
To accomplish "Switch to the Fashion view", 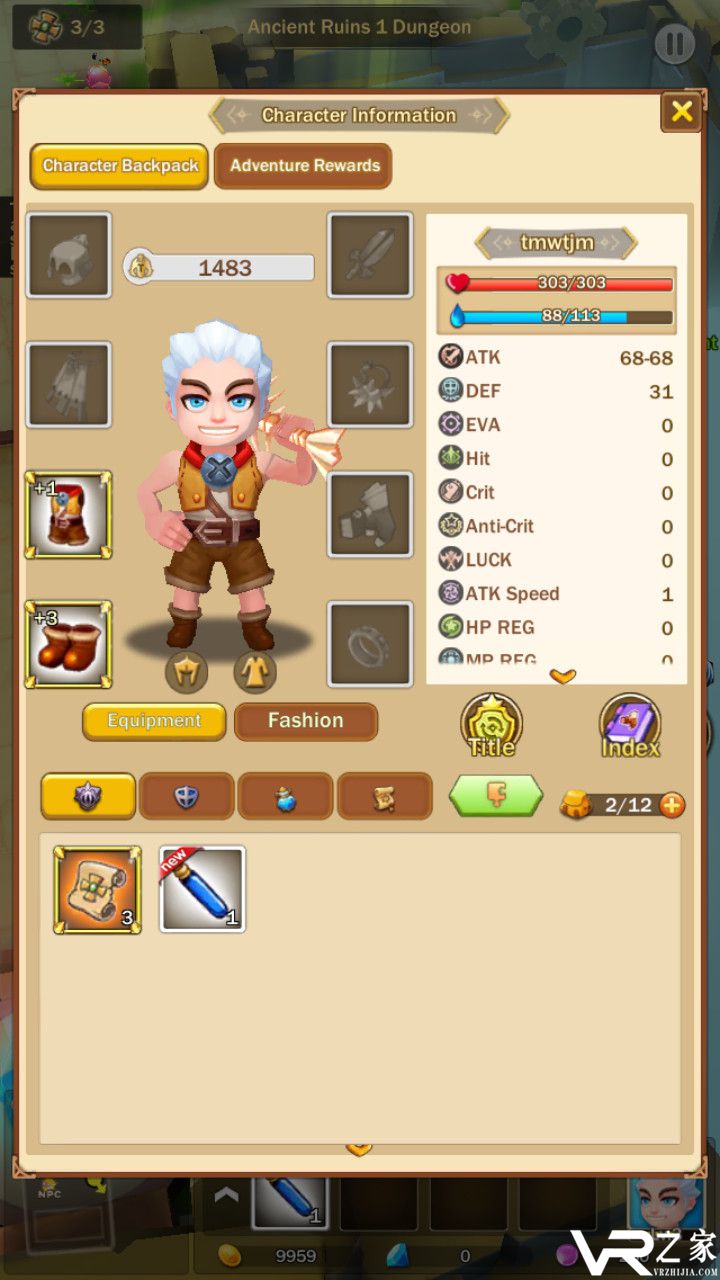I will pos(306,721).
